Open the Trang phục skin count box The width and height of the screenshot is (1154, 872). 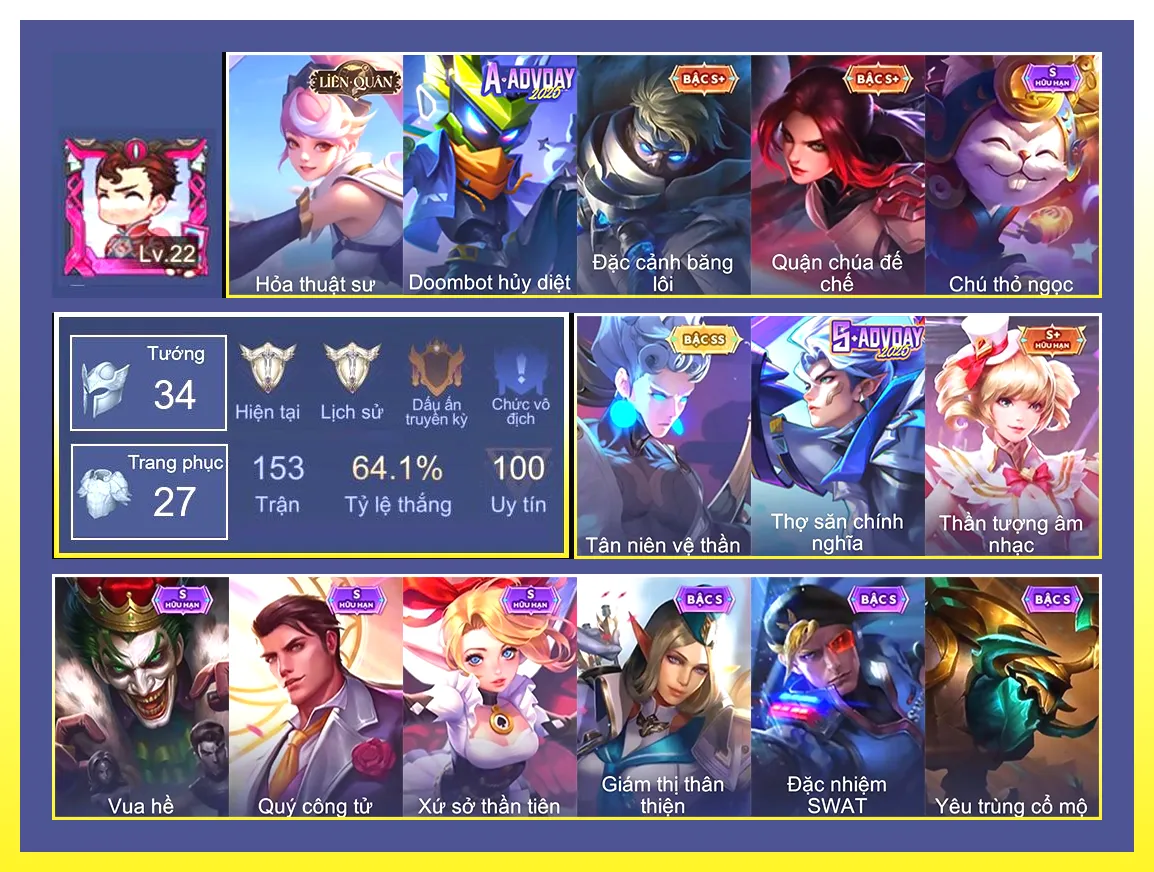tap(149, 492)
